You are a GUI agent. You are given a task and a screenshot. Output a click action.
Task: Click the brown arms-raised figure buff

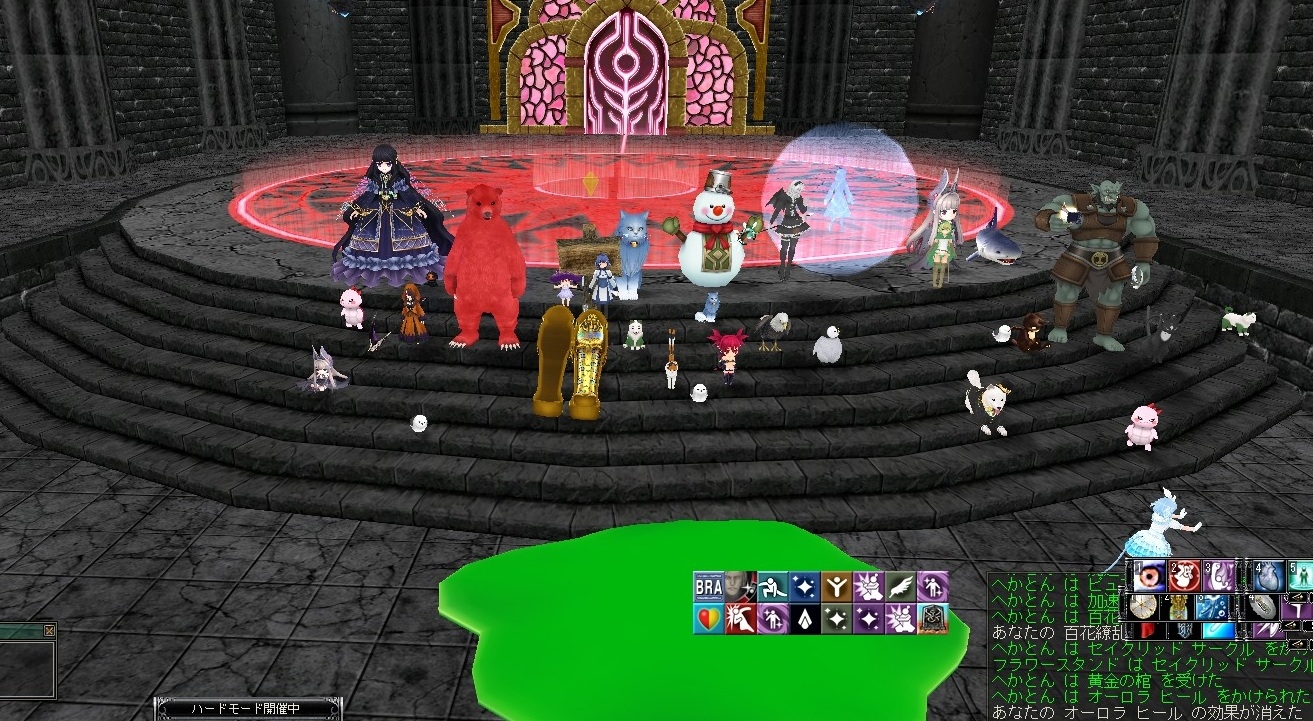click(x=837, y=587)
